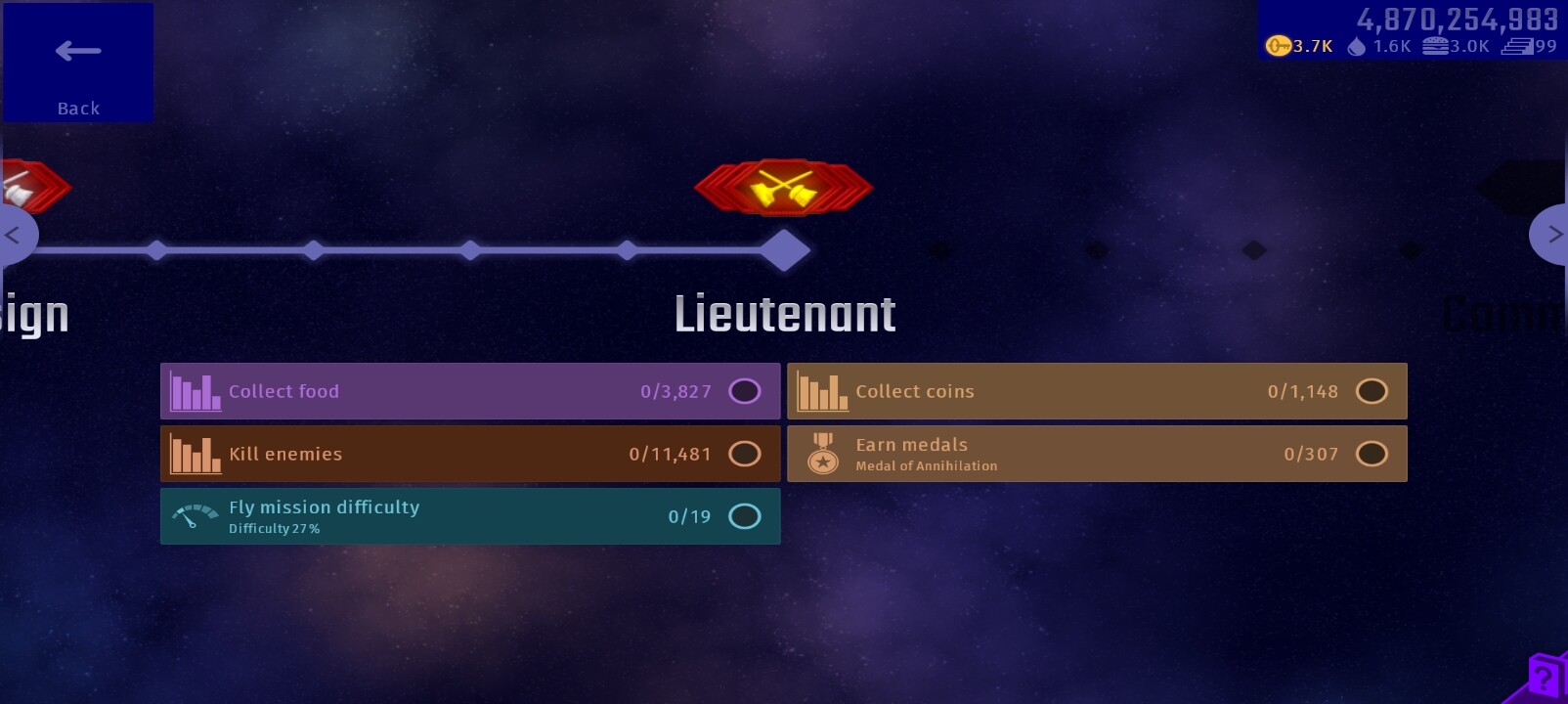1568x704 pixels.
Task: Choose the Earn medals objective row
Action: tap(1097, 454)
